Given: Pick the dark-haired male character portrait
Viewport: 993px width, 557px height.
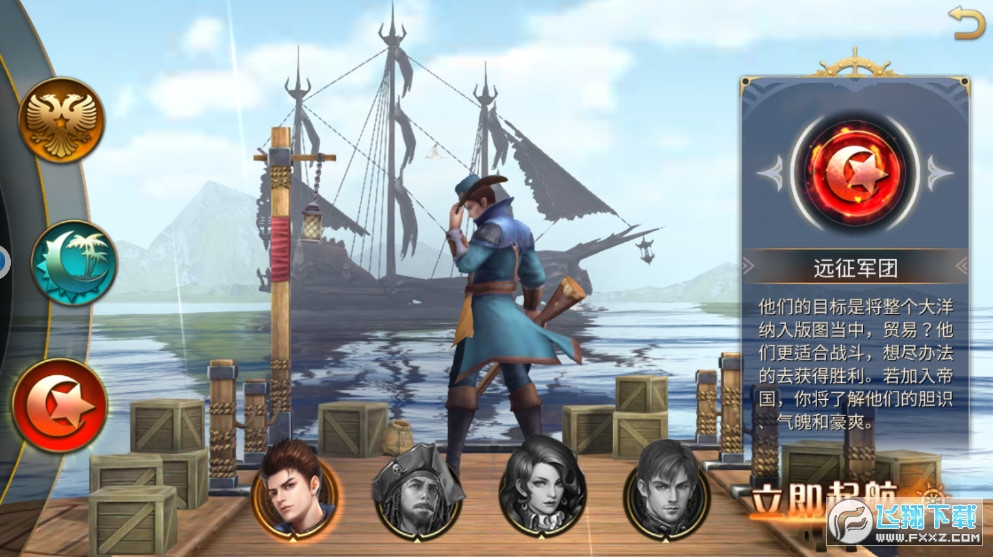Looking at the screenshot, I should pos(666,485).
